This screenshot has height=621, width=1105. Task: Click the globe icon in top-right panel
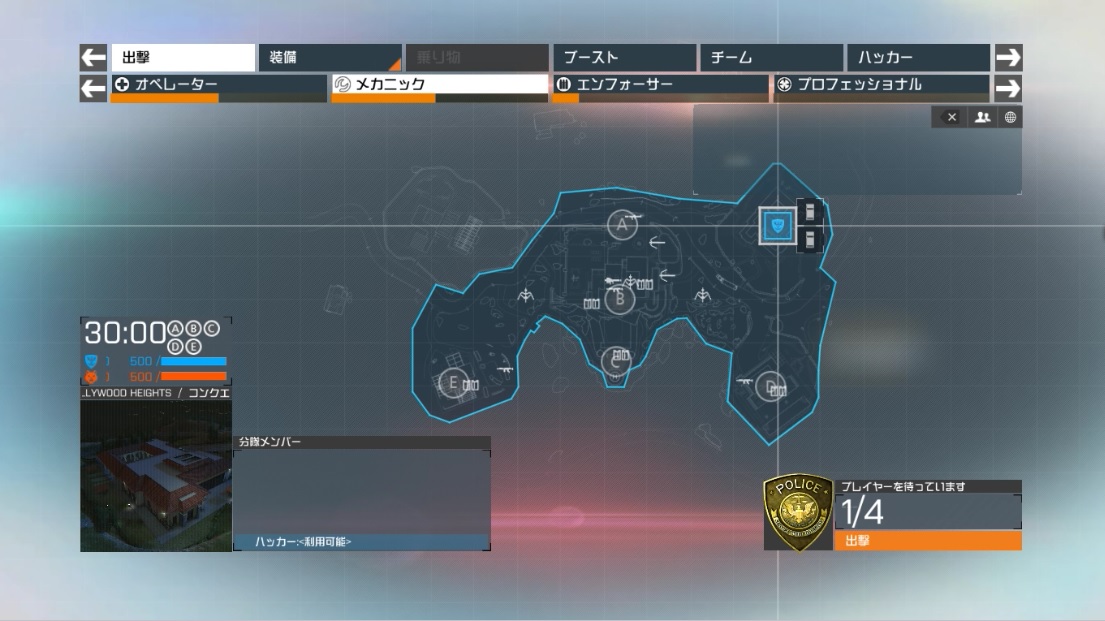[x=1010, y=118]
